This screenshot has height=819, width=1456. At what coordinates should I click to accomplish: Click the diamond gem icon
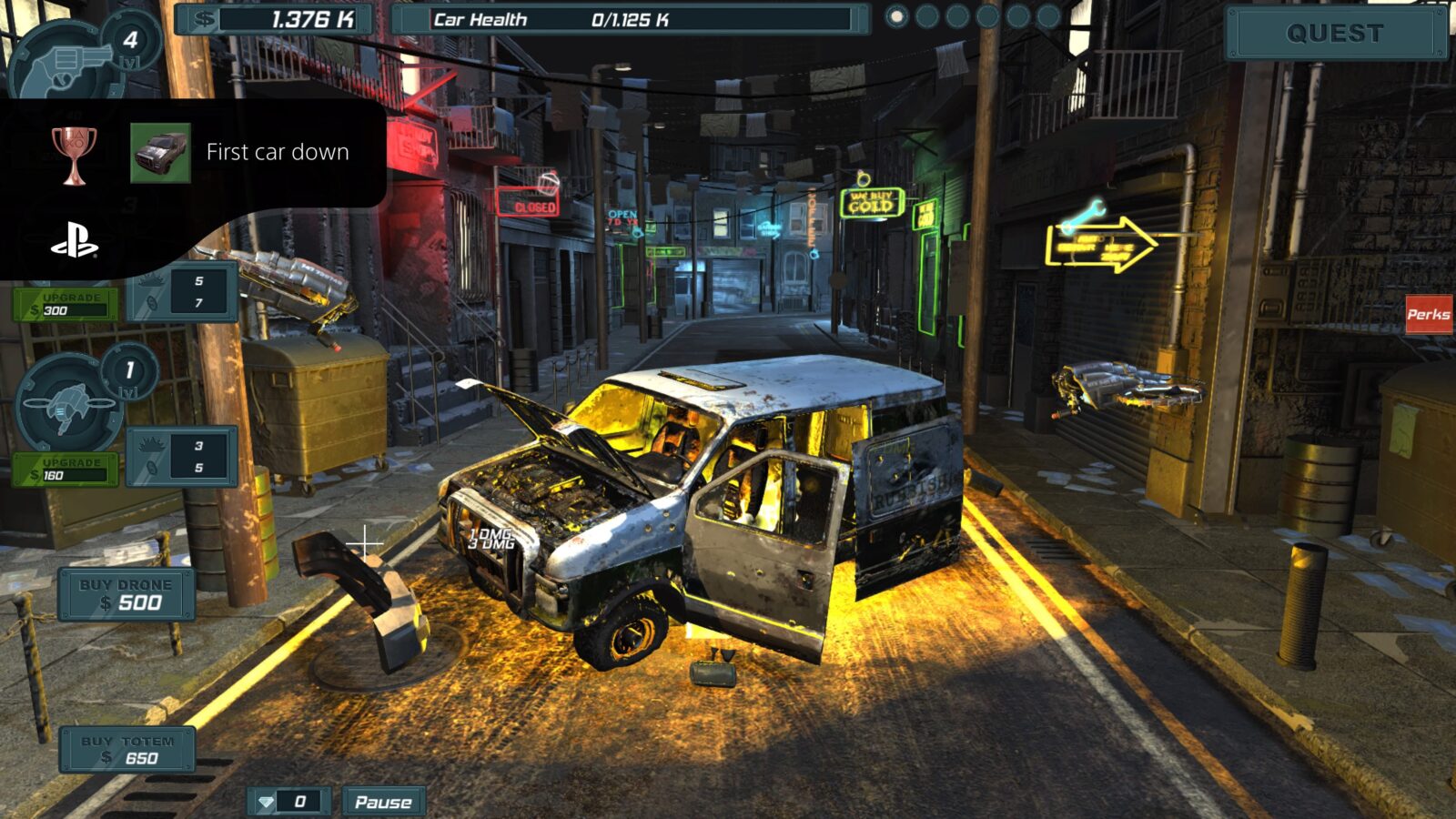click(x=267, y=802)
